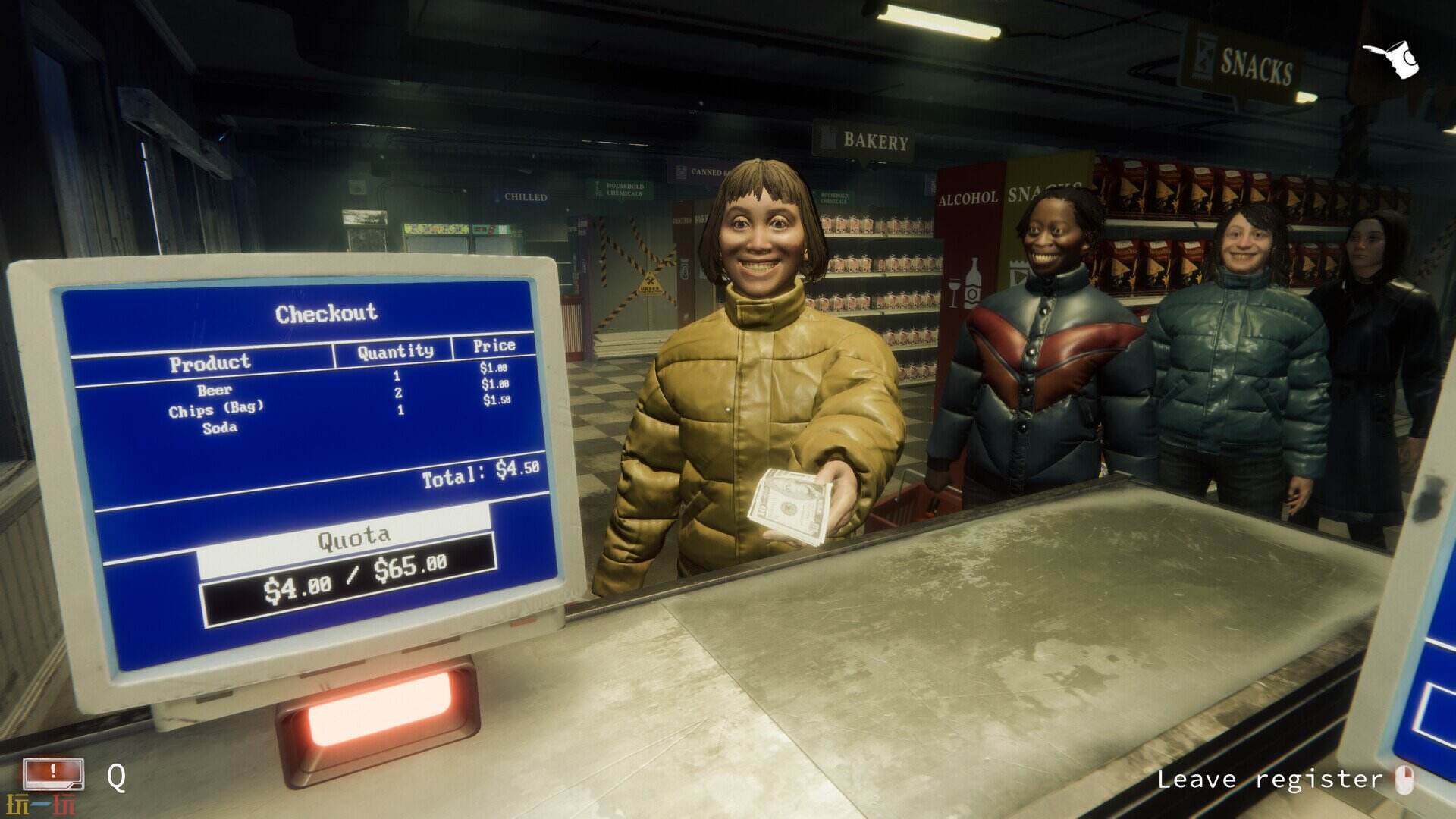Click the red alert monitor icon
Image resolution: width=1456 pixels, height=819 pixels.
point(53,774)
